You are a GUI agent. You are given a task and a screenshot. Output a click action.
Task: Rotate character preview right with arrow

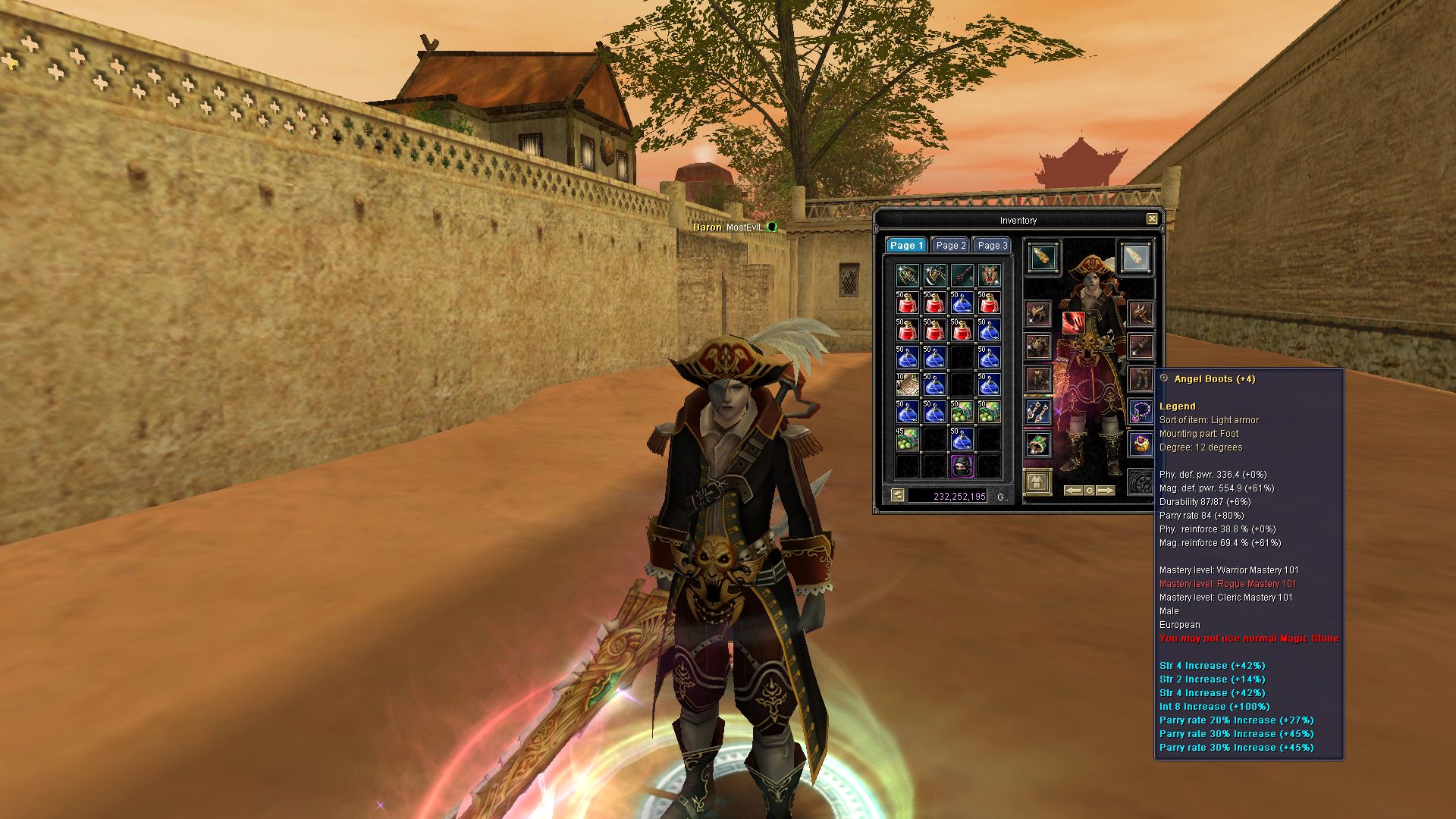click(x=1106, y=491)
